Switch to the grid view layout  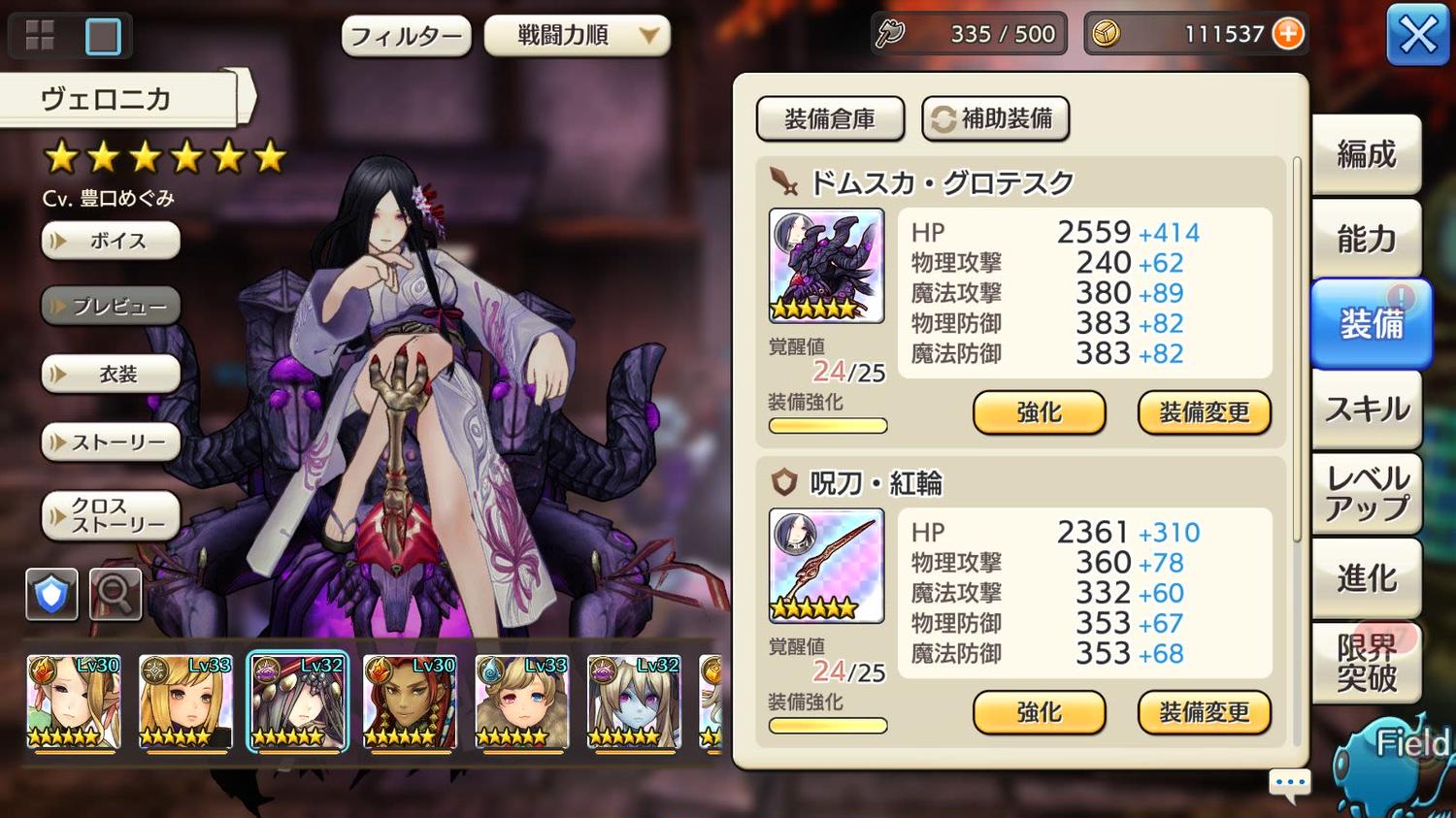(x=40, y=36)
